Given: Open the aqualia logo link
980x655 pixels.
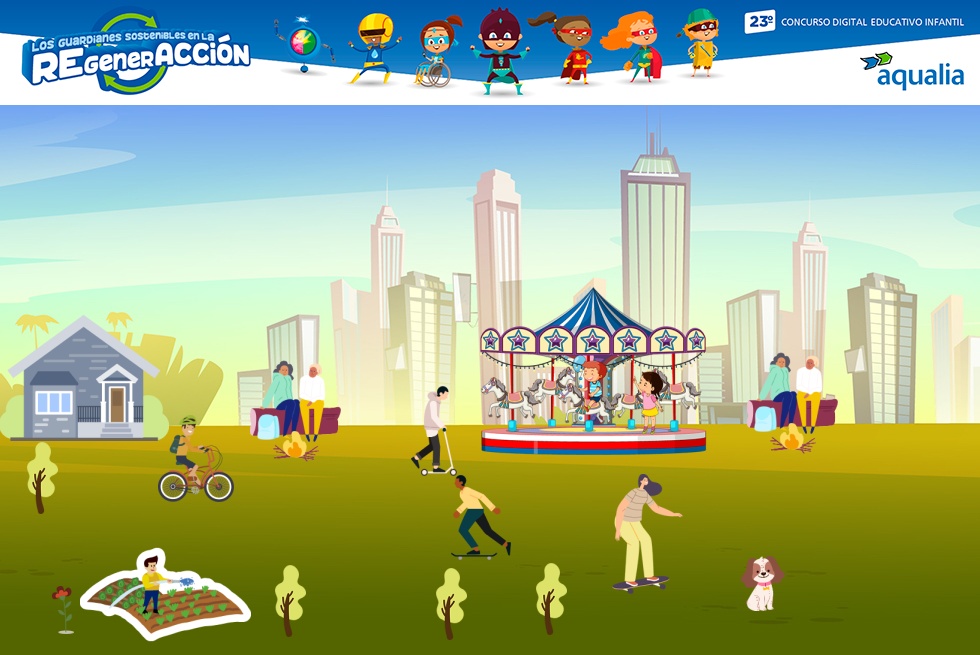Looking at the screenshot, I should click(911, 71).
